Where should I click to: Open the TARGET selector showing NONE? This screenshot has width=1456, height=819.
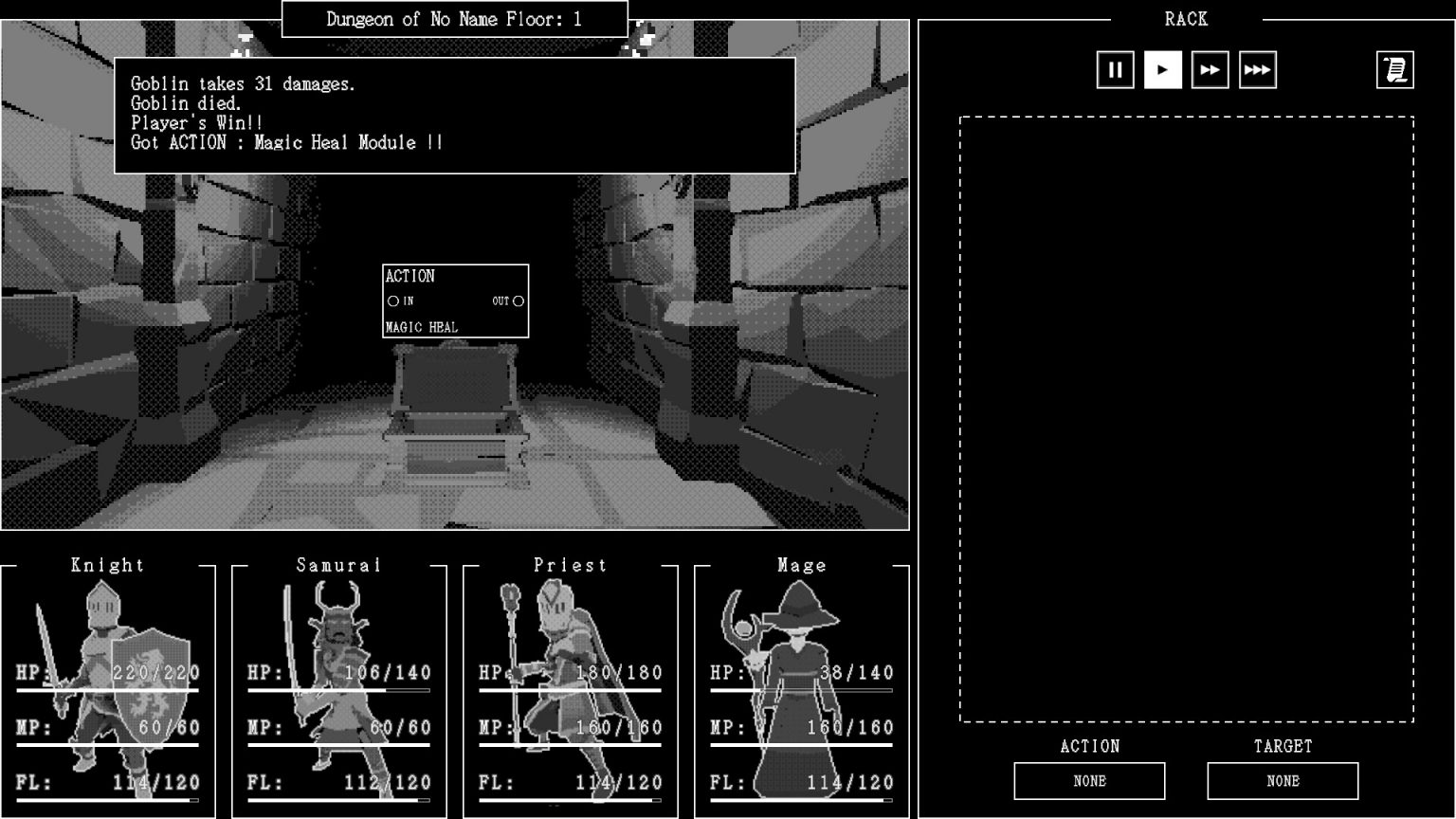(x=1283, y=781)
